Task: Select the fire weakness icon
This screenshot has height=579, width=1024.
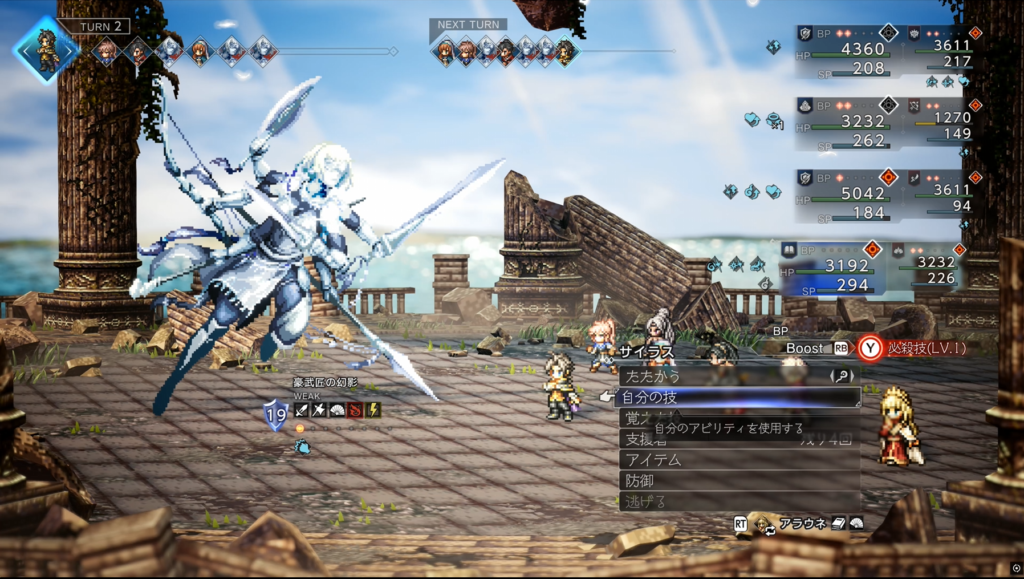Action: 355,410
